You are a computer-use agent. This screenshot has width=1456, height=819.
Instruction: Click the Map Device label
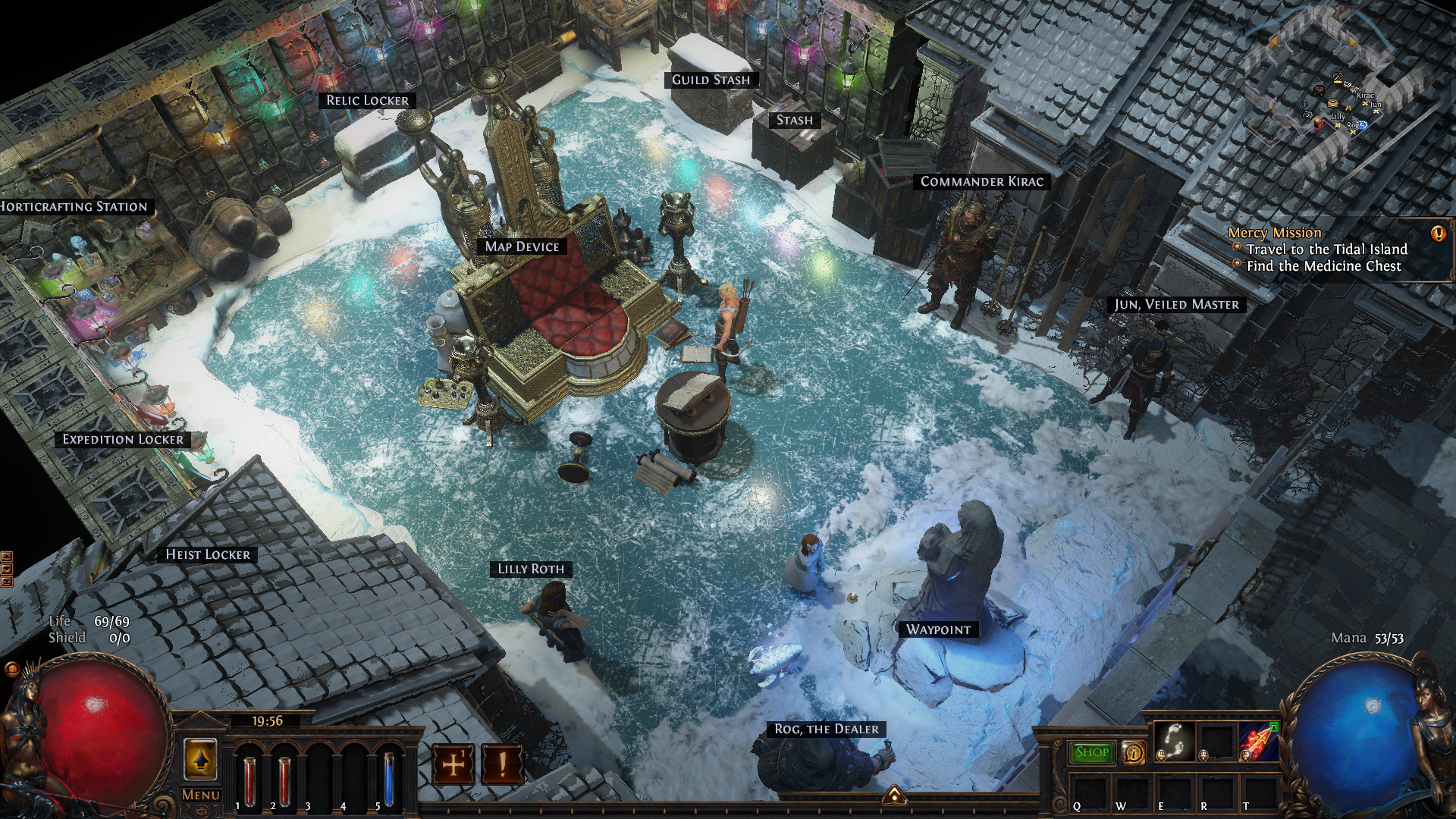(522, 246)
